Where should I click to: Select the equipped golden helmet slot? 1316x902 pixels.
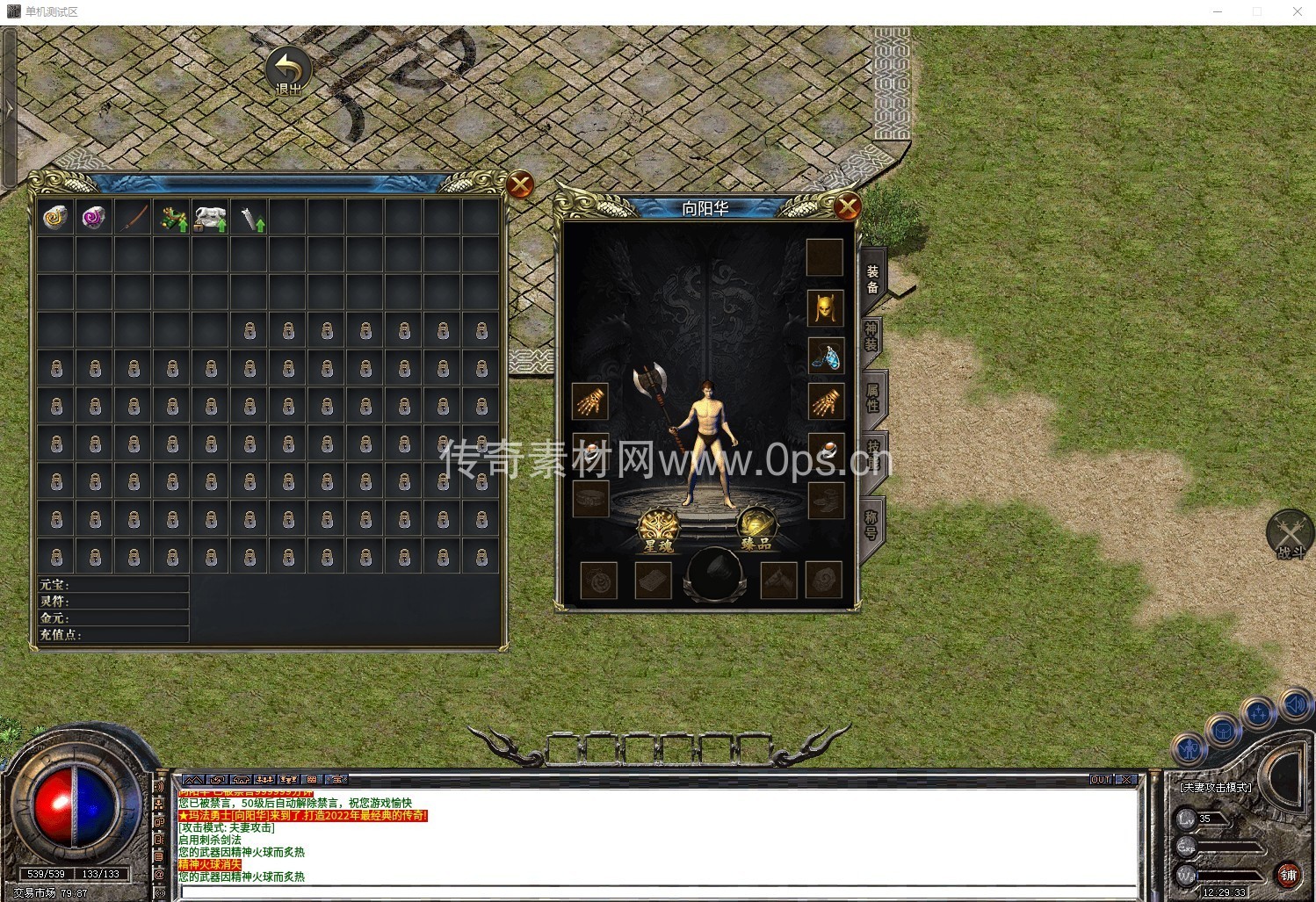(x=825, y=307)
